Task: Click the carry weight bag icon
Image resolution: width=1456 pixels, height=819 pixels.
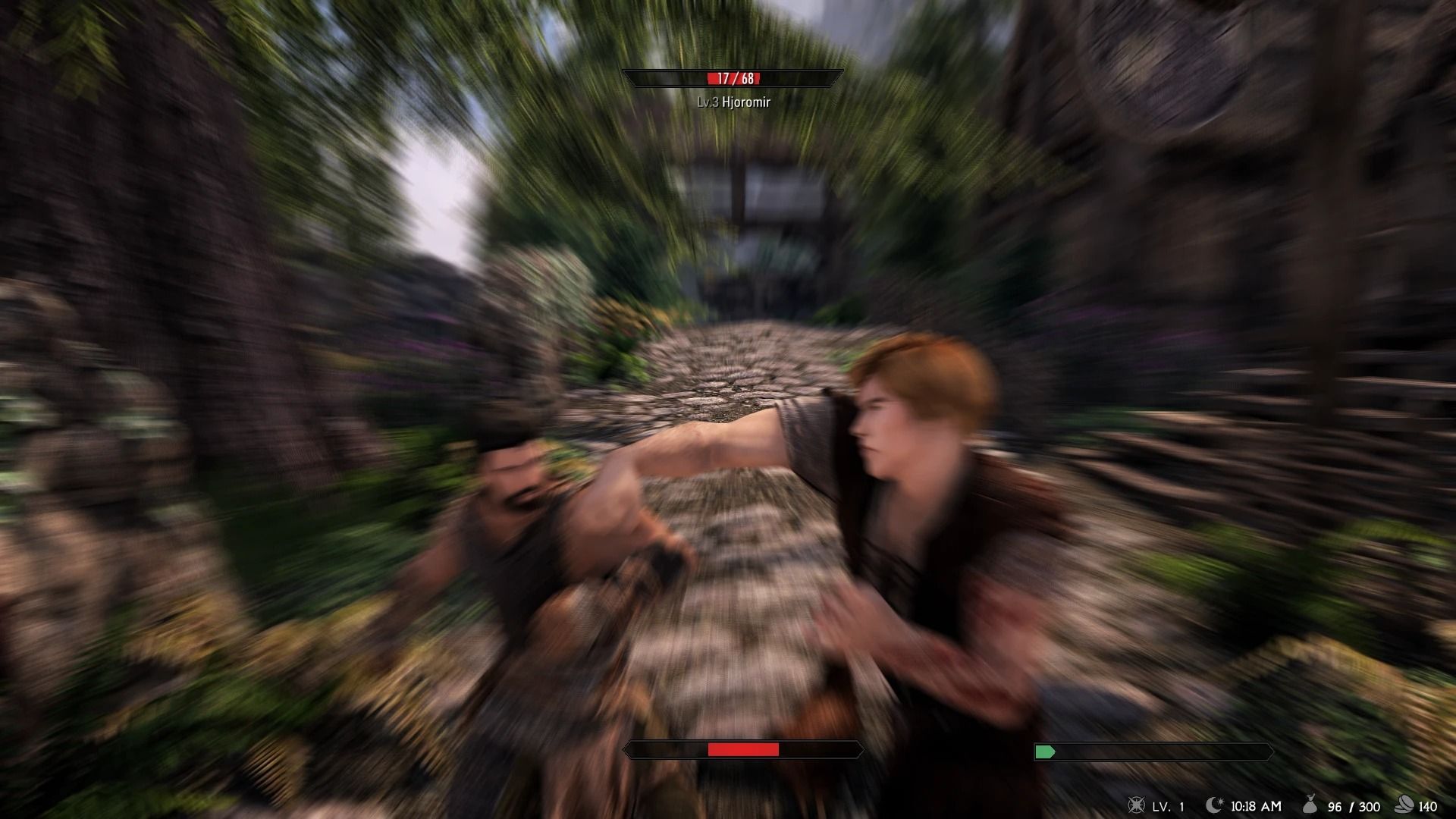Action: (x=1310, y=804)
